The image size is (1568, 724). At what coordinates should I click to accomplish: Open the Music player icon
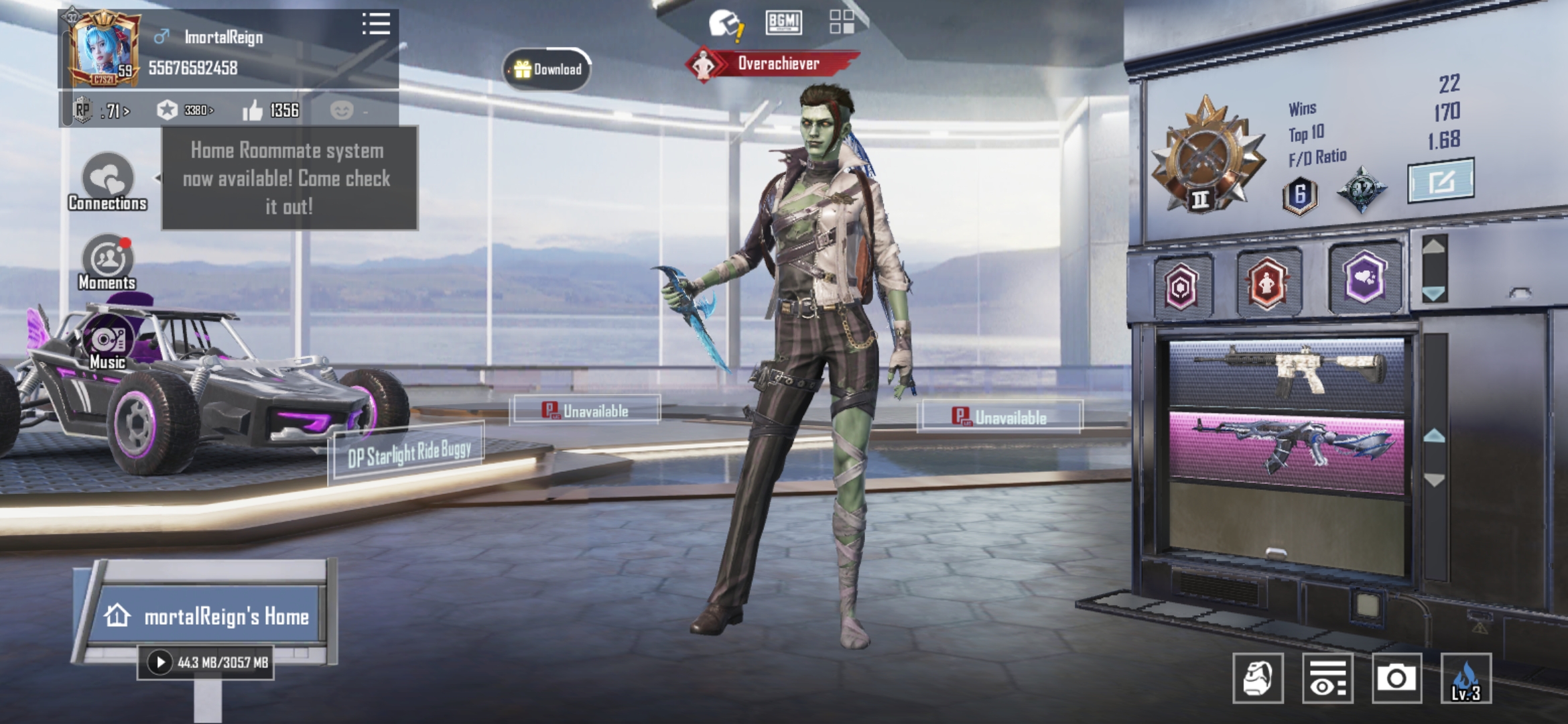click(x=107, y=342)
